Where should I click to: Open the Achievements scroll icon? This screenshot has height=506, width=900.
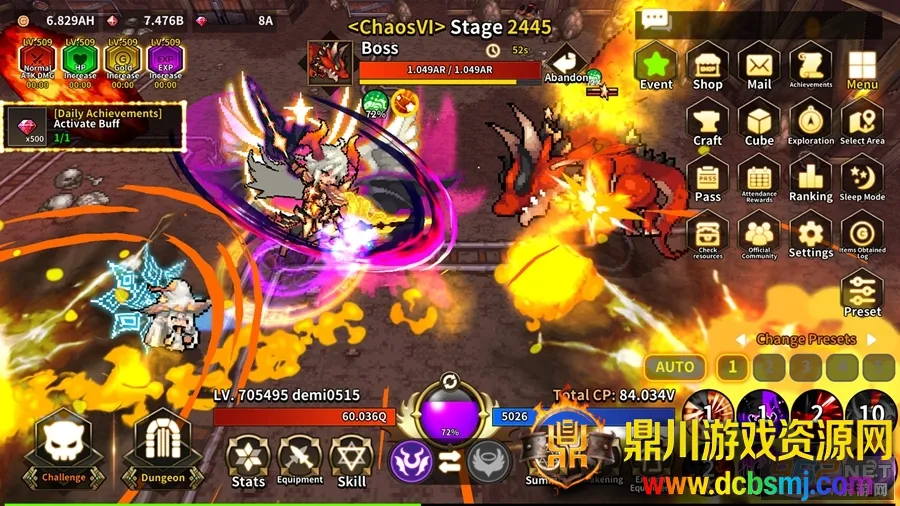pos(810,66)
